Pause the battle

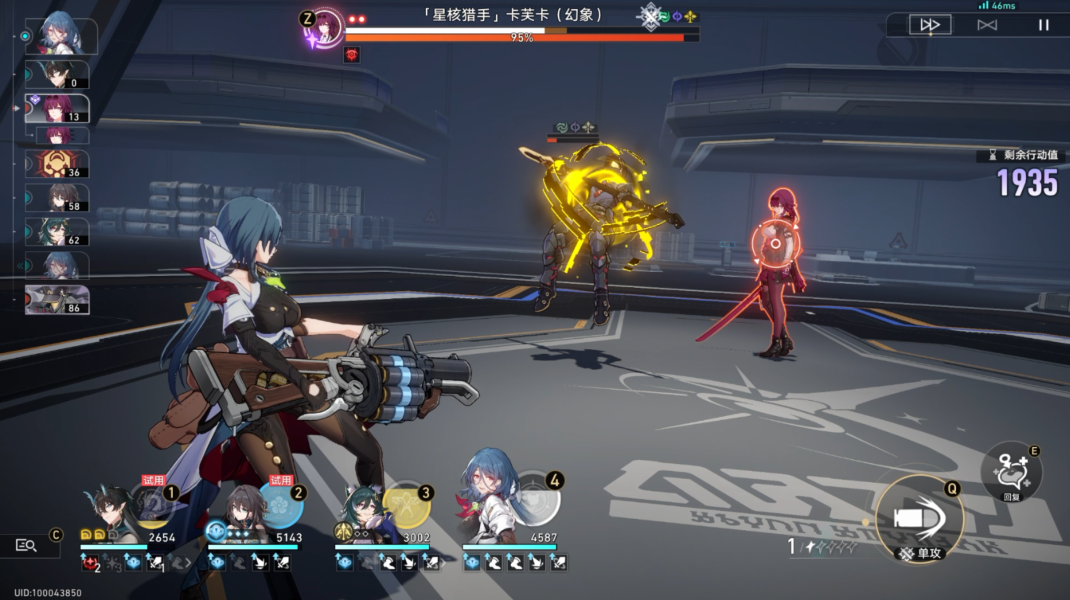[x=1043, y=25]
